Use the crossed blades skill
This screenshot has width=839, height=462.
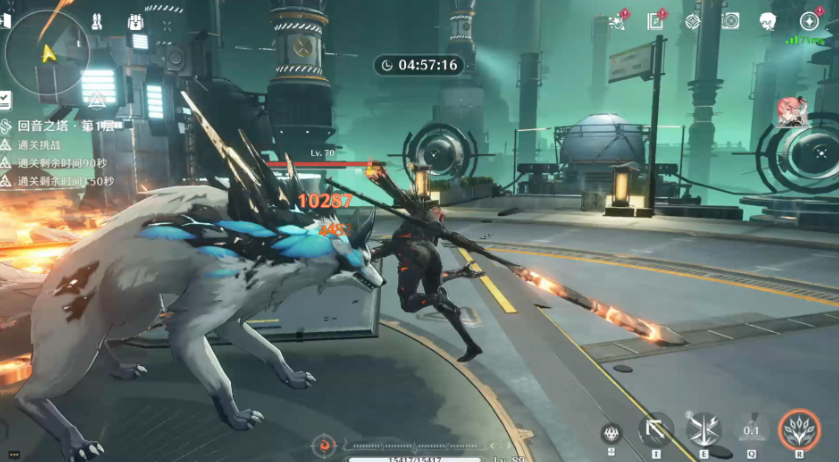click(x=703, y=430)
